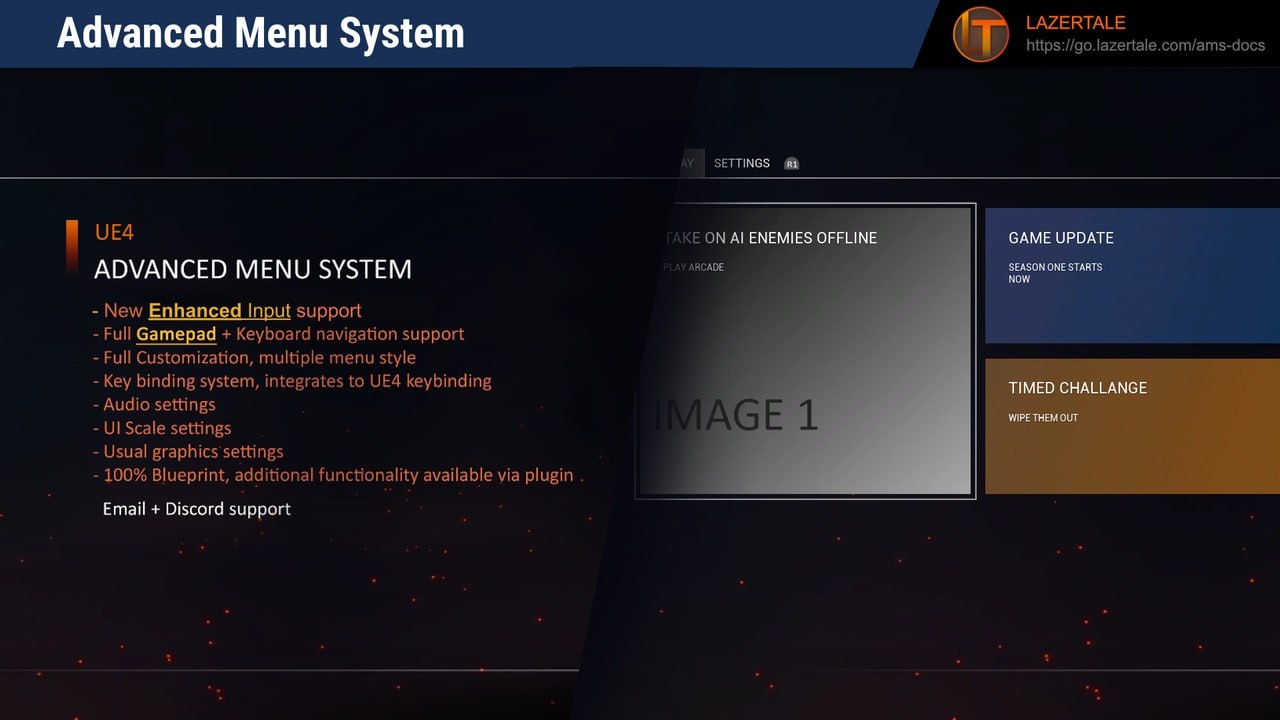Click the Advanced Menu System header banner
Viewport: 1280px width, 720px height.
[x=260, y=33]
